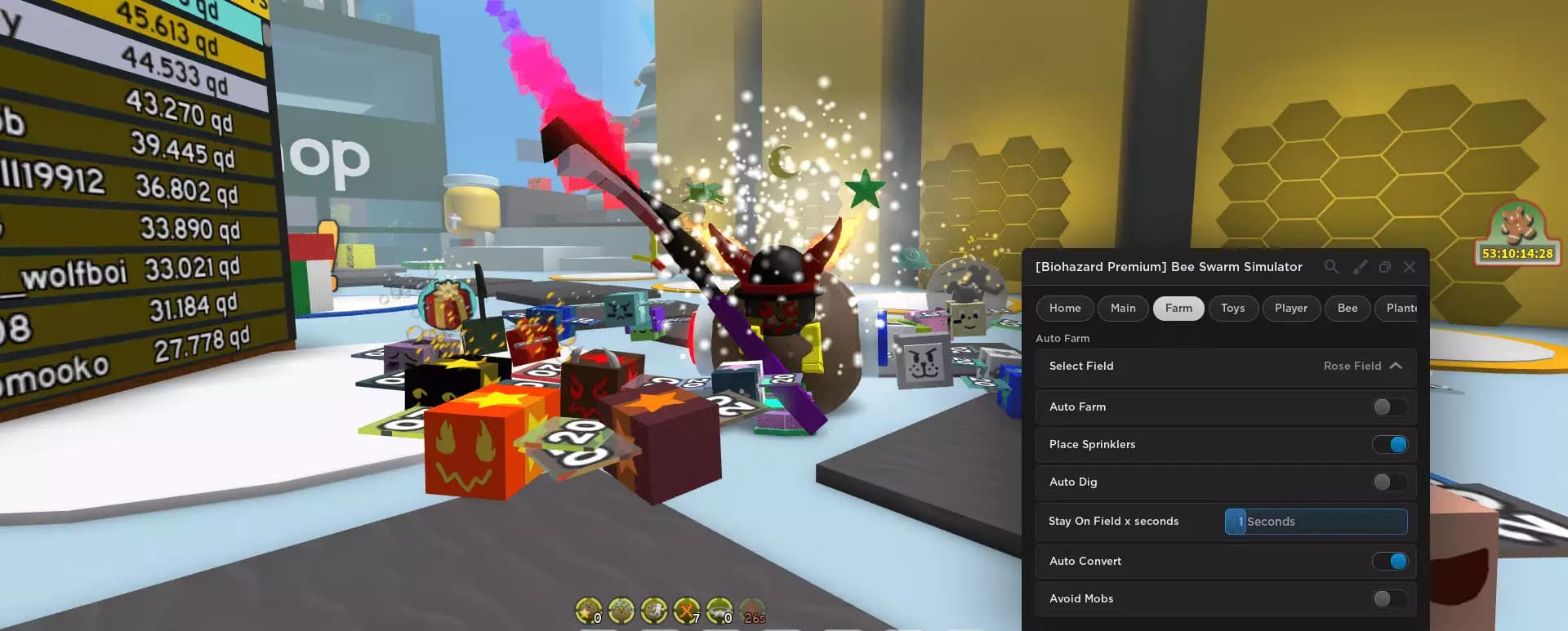
Task: Click the Stay On Field seconds input
Action: click(x=1316, y=522)
